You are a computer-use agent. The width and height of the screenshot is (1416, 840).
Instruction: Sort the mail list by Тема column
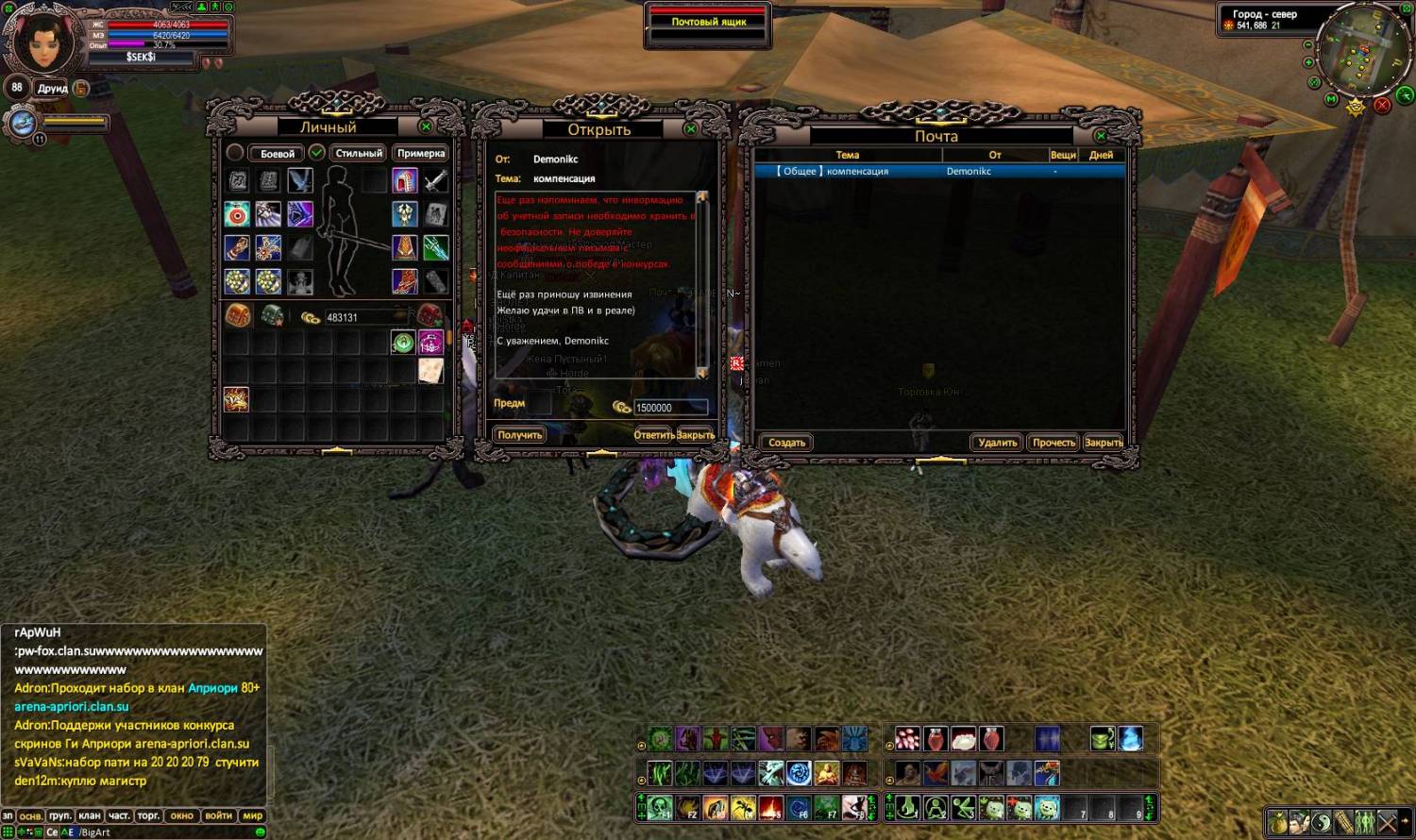(847, 155)
